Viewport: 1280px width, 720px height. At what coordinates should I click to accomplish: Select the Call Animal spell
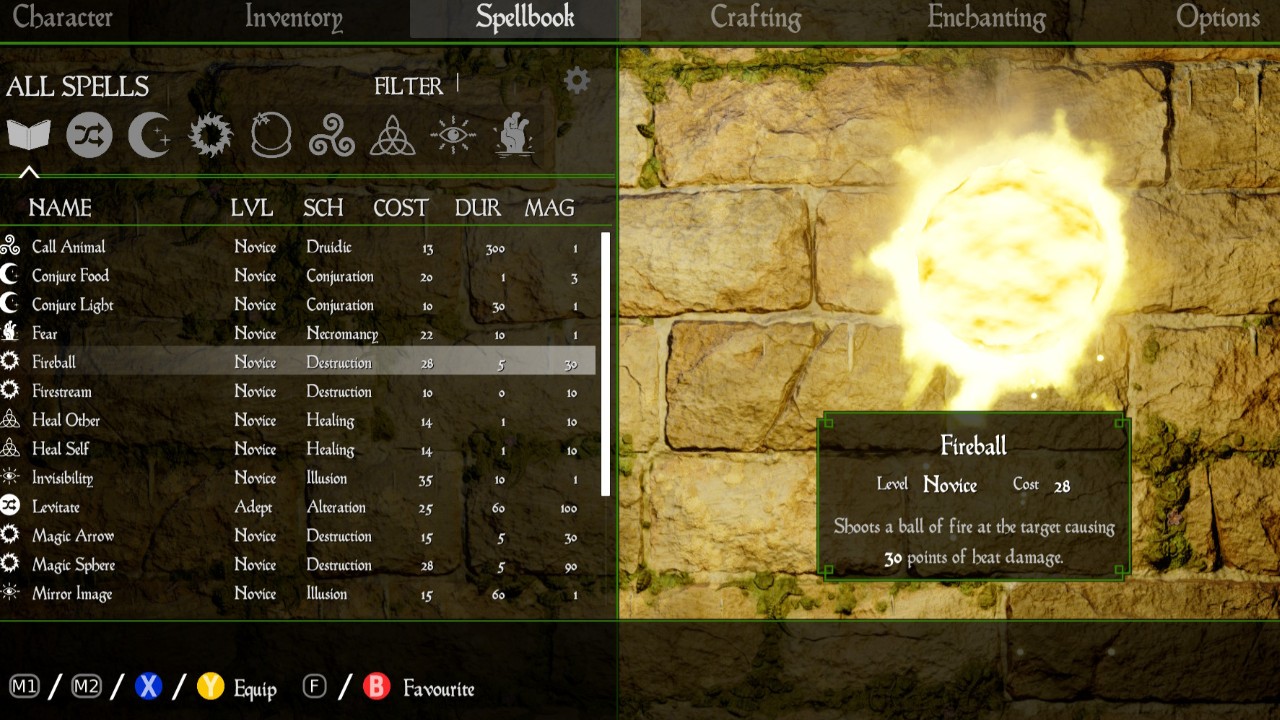[68, 247]
